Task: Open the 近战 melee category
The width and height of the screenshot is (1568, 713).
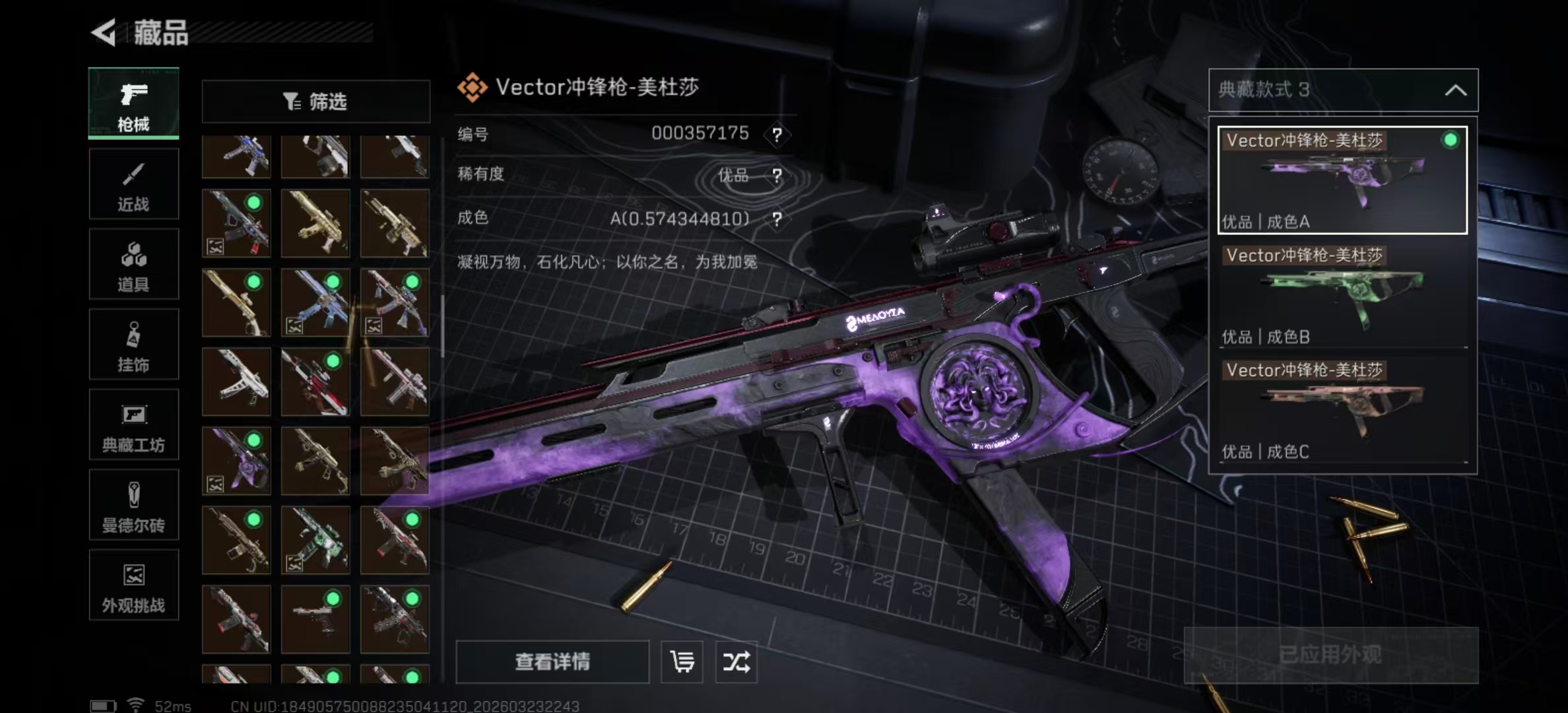Action: click(x=133, y=184)
